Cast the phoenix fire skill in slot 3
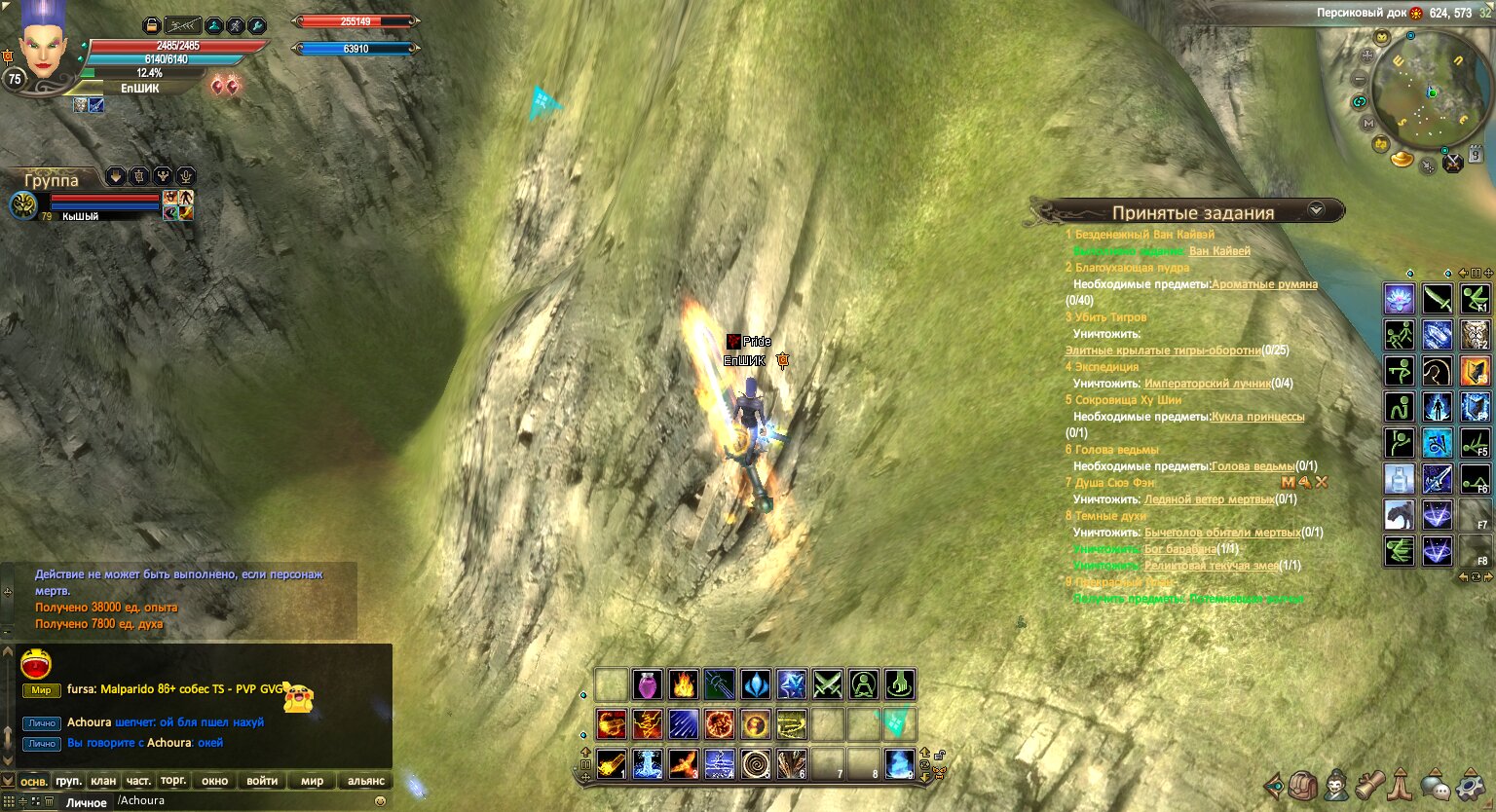This screenshot has width=1496, height=812. coord(683,764)
